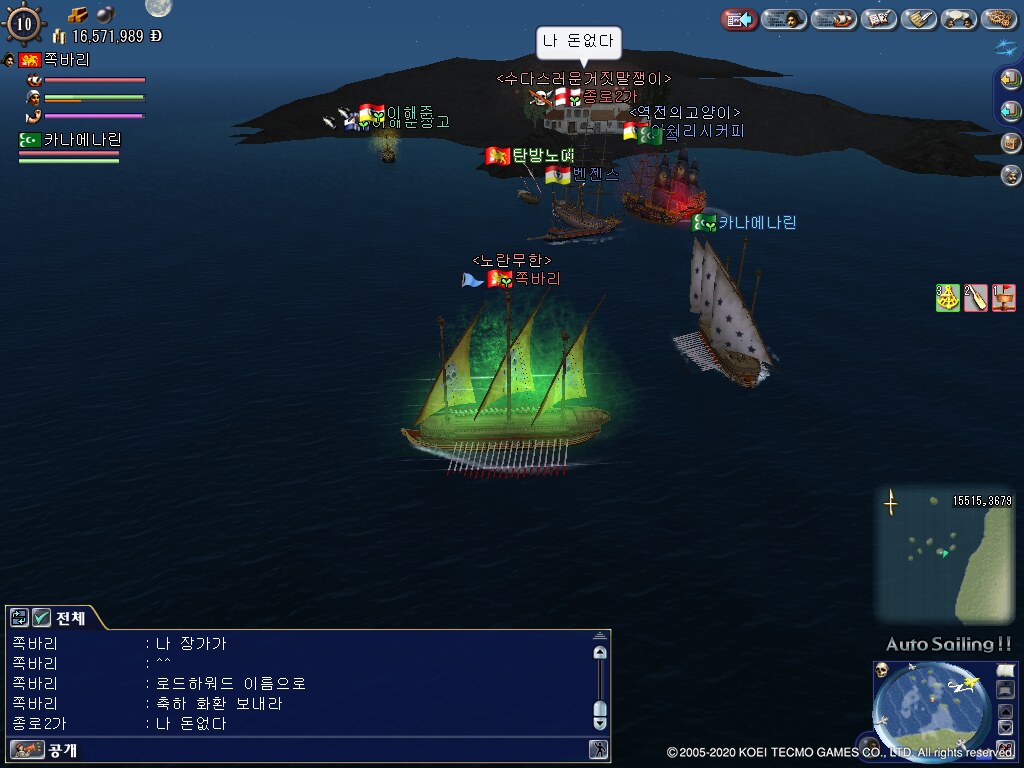Open the open-book logbook menu
1024x768 pixels.
tap(878, 19)
